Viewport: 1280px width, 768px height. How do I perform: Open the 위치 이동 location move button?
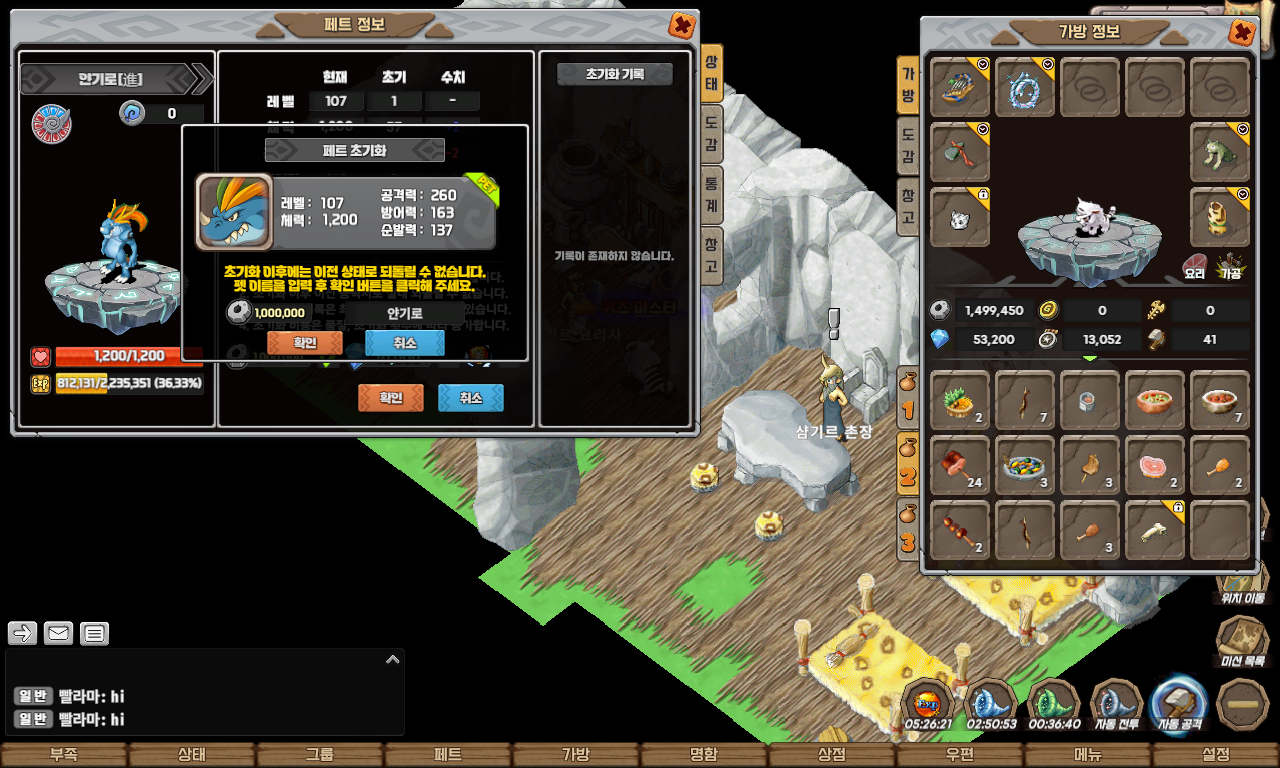pyautogui.click(x=1242, y=582)
